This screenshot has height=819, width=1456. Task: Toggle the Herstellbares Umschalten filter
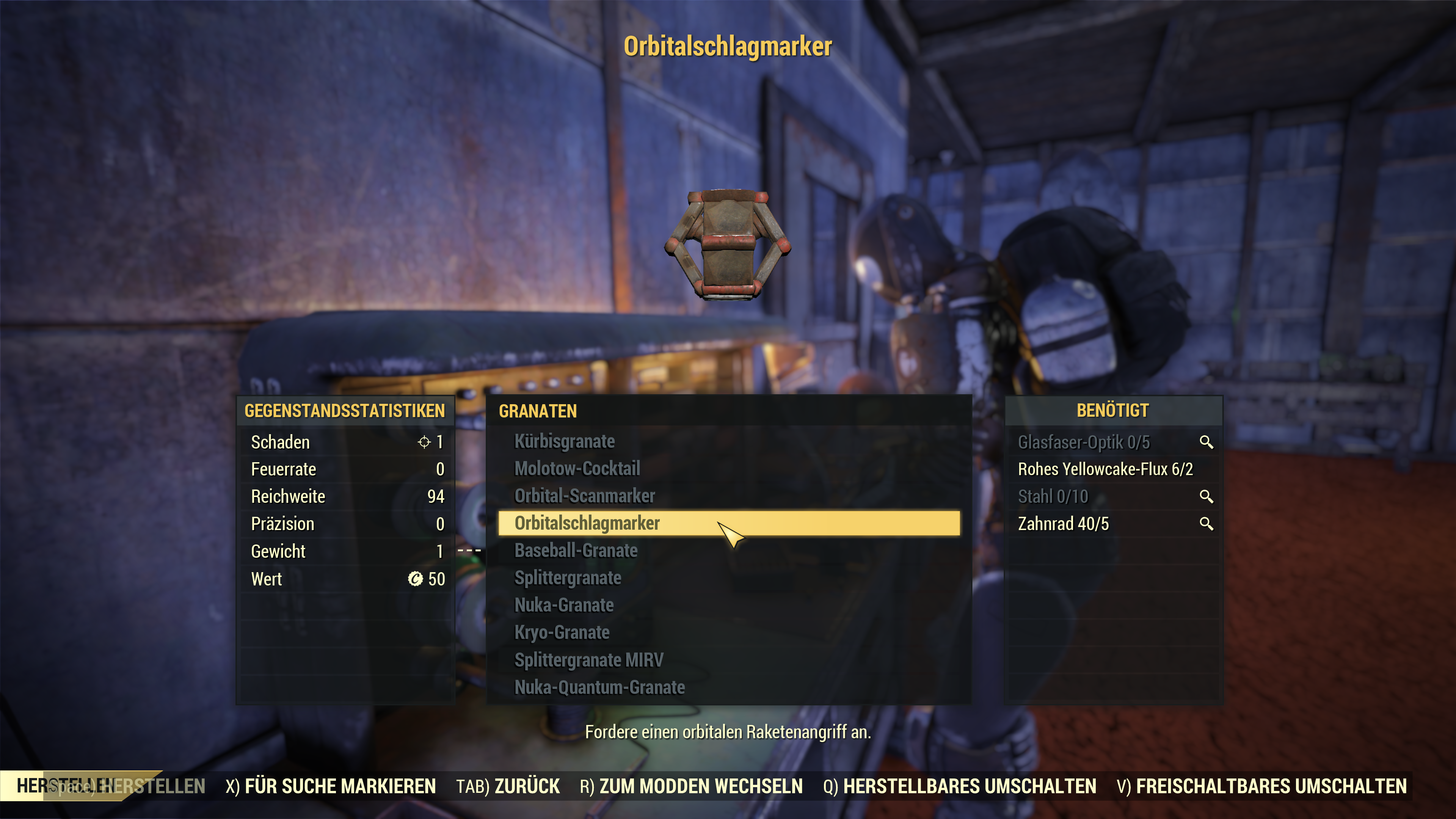pos(959,786)
